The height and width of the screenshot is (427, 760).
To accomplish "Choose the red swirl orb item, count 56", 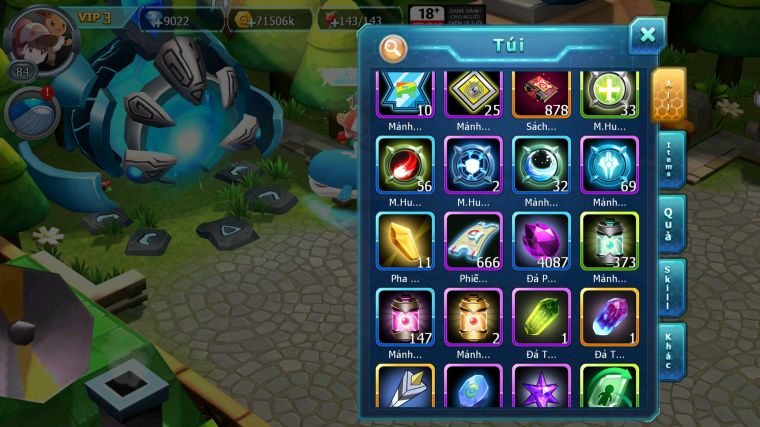I will tap(404, 164).
